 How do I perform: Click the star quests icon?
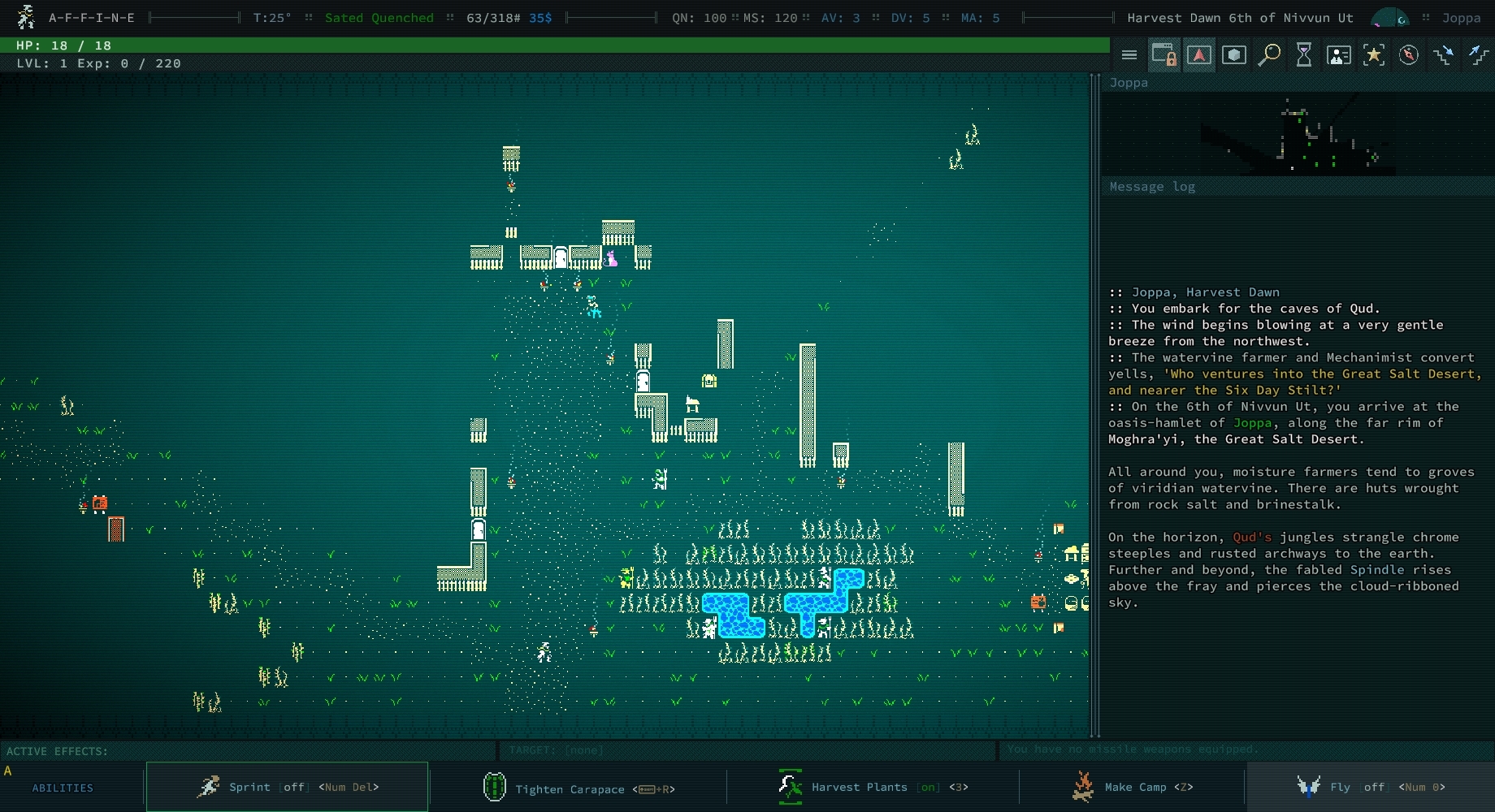click(1374, 54)
